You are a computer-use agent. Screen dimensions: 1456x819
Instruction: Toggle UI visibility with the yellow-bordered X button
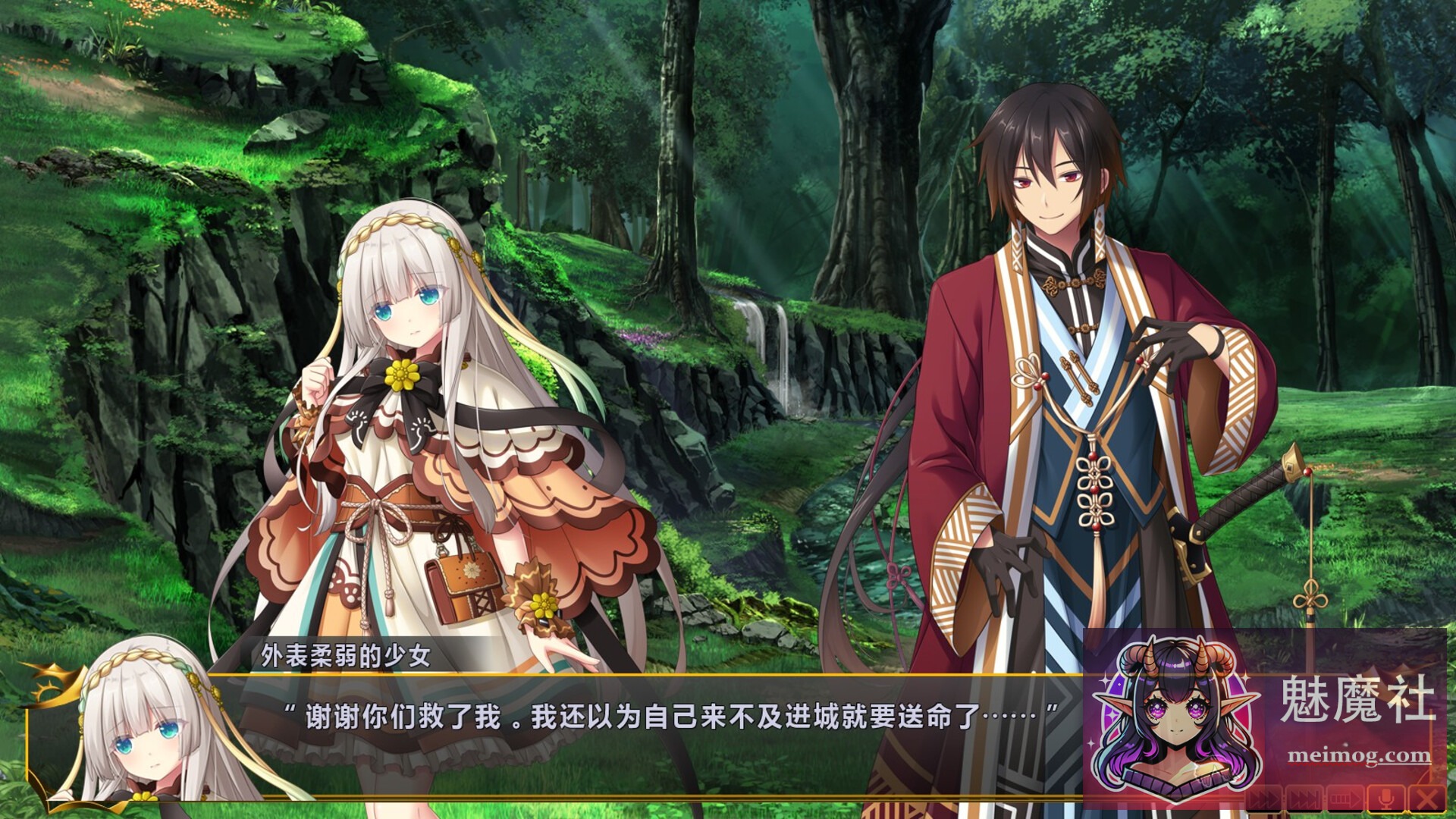coord(1427,796)
